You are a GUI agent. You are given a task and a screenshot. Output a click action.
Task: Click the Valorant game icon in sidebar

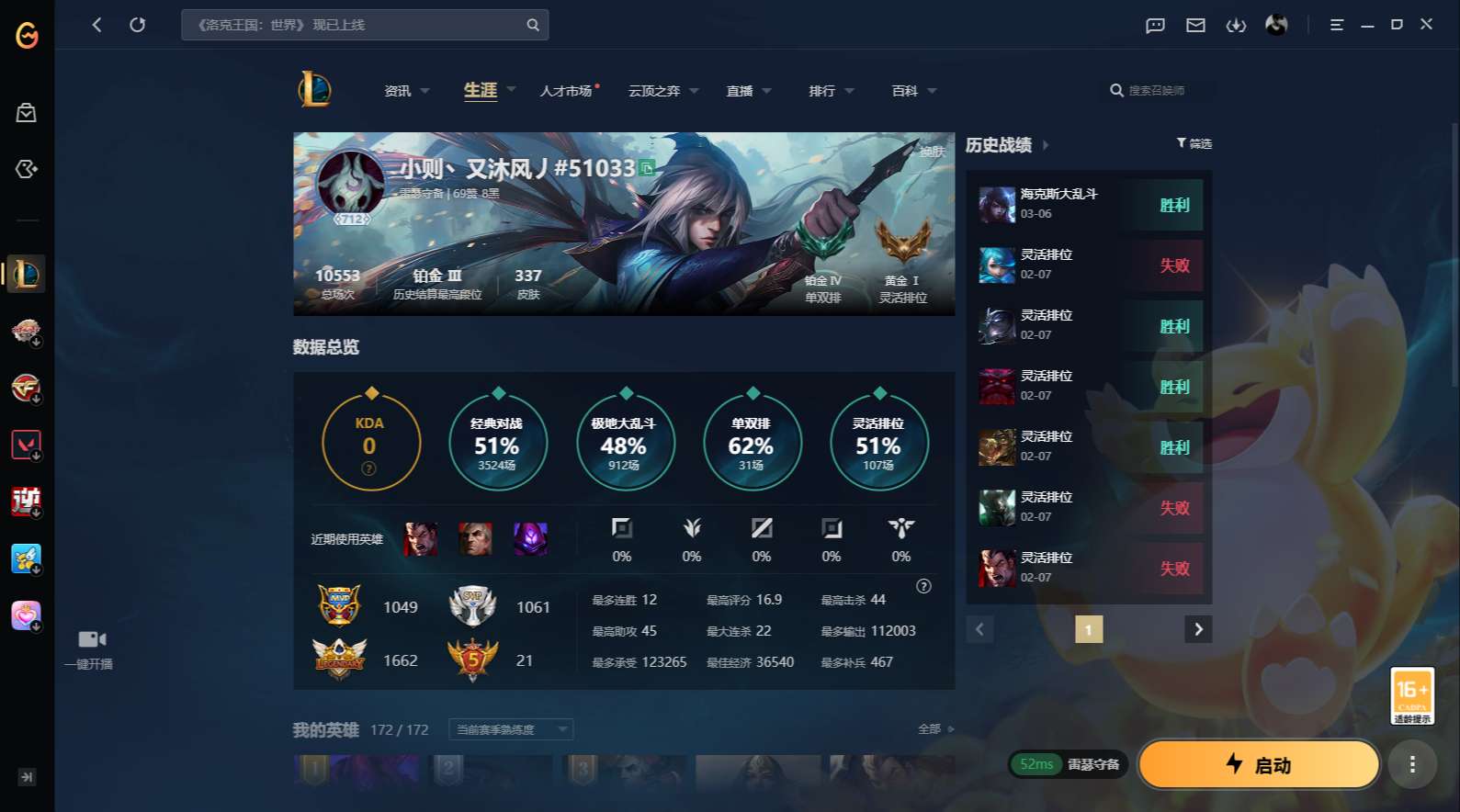[x=25, y=445]
